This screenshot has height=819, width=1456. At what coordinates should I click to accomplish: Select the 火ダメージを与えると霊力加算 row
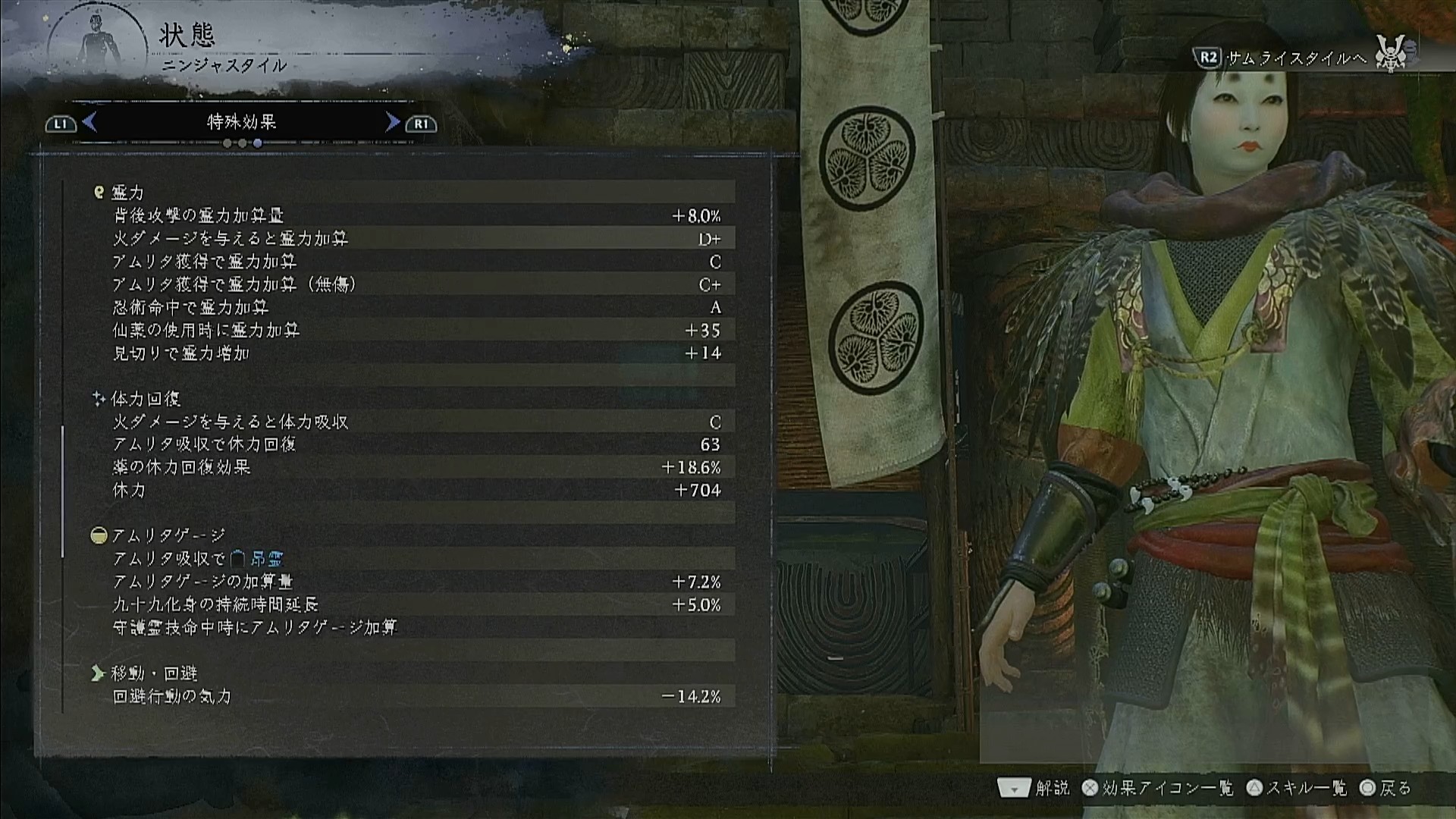[416, 239]
